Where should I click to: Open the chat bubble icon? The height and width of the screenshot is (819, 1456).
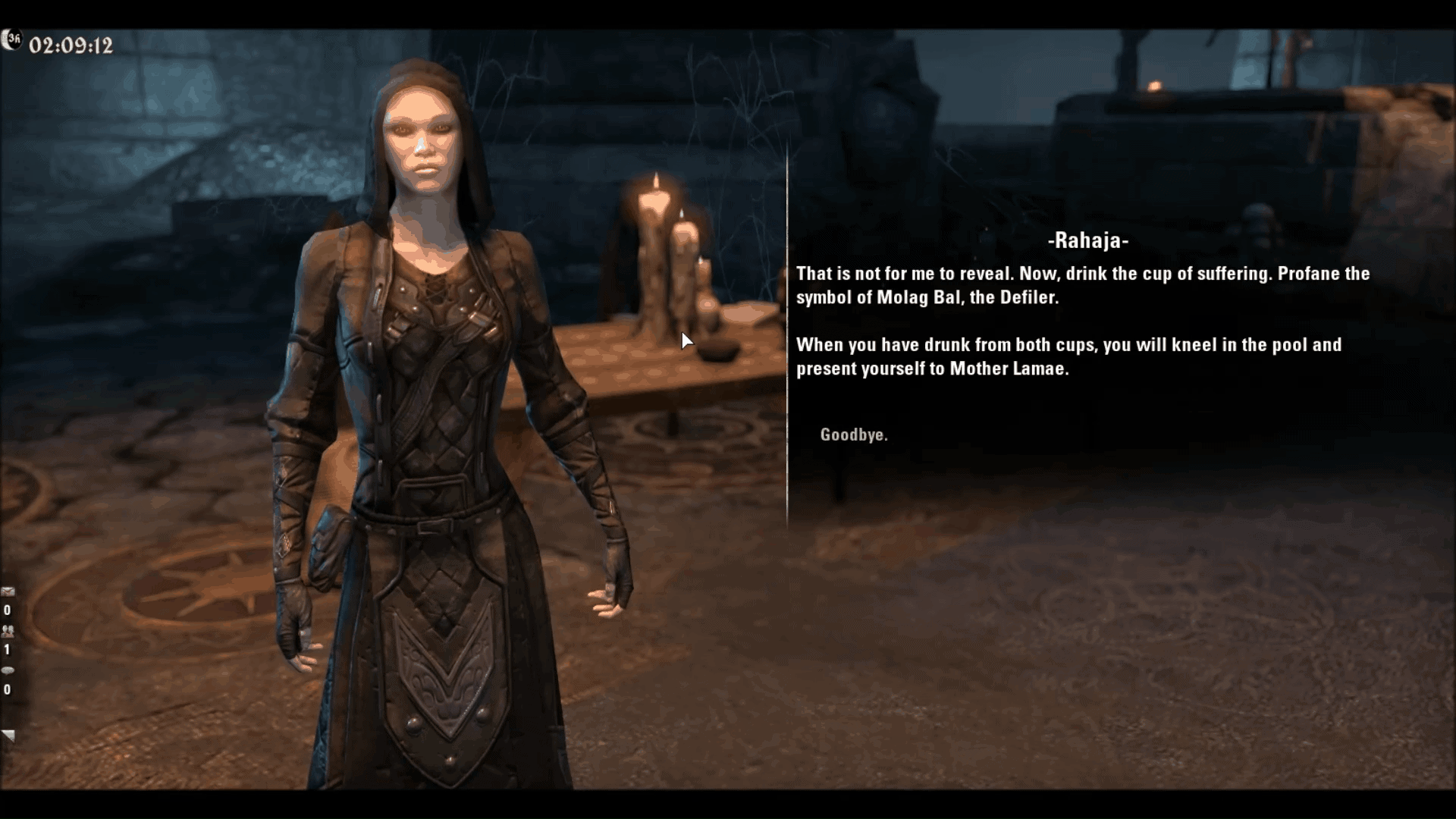pos(8,671)
